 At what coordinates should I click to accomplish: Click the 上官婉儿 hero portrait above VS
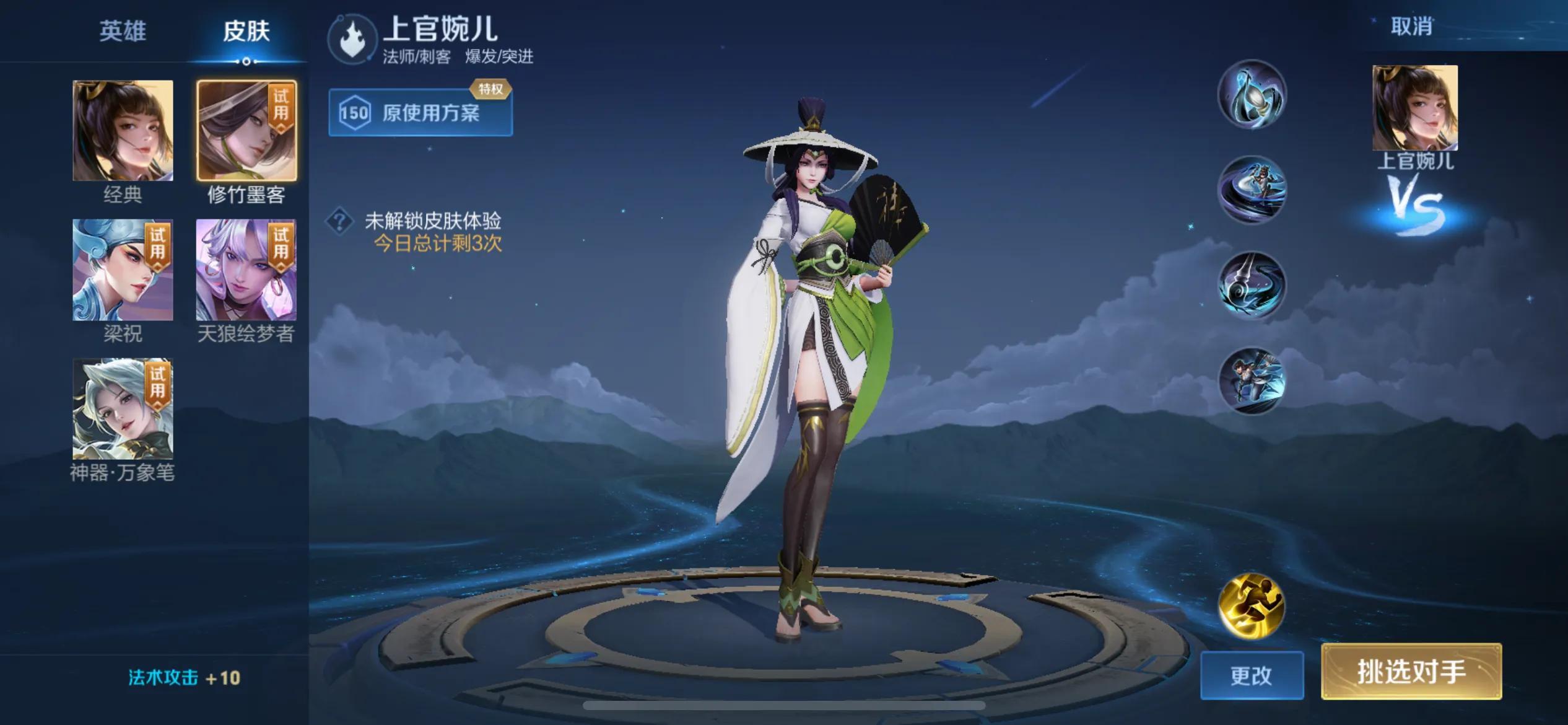[1415, 108]
